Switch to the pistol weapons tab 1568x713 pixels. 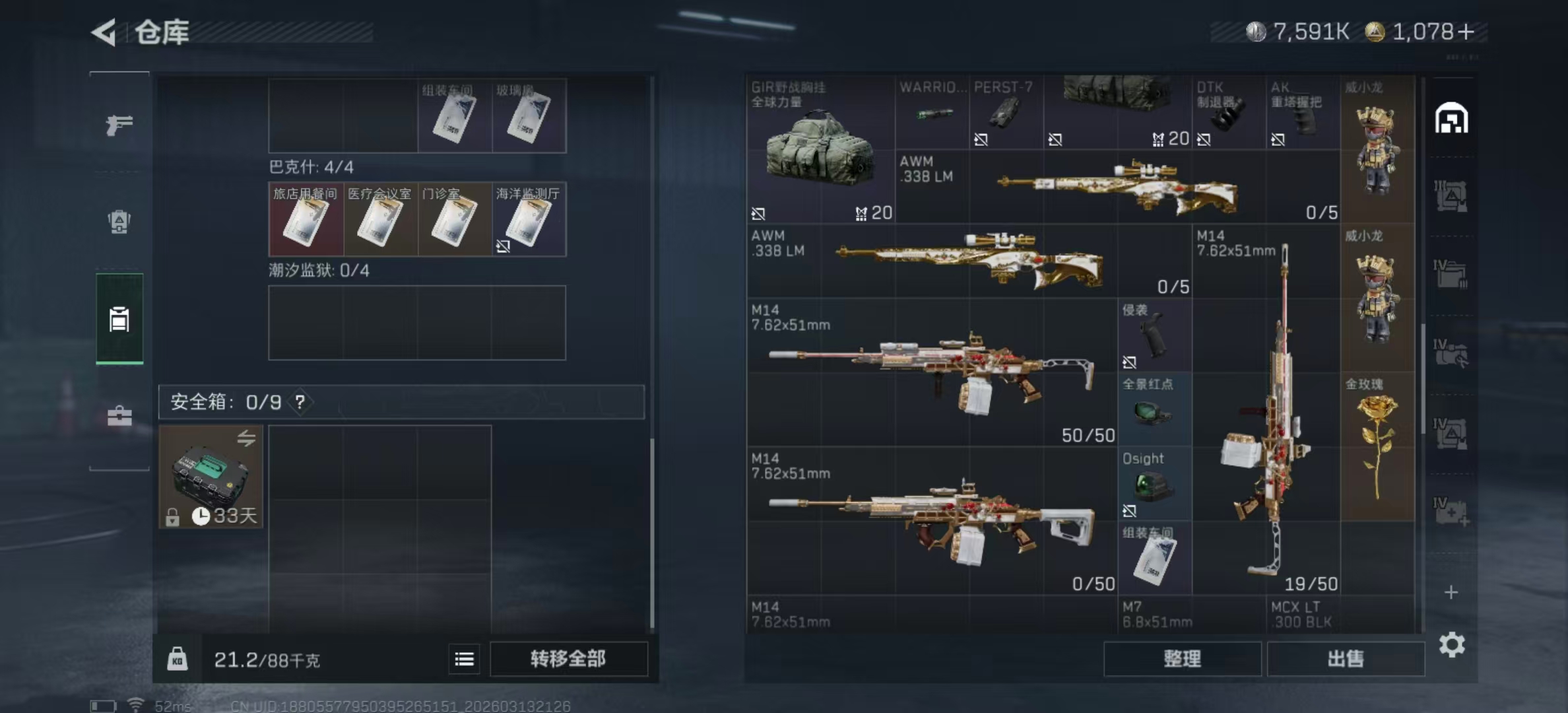click(x=119, y=124)
